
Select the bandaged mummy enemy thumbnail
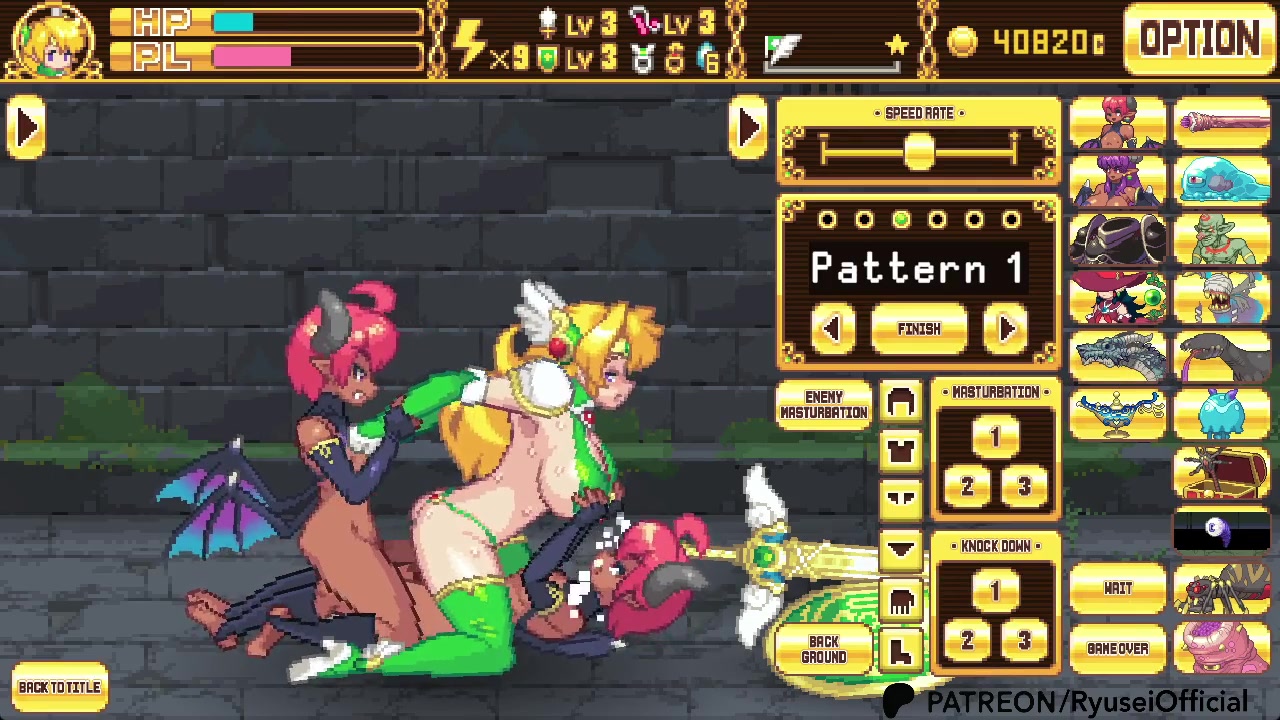(1223, 298)
